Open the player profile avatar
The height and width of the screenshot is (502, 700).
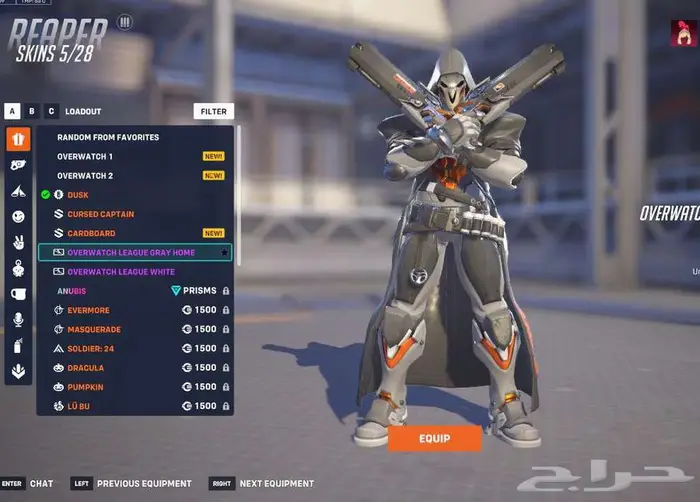click(x=683, y=33)
